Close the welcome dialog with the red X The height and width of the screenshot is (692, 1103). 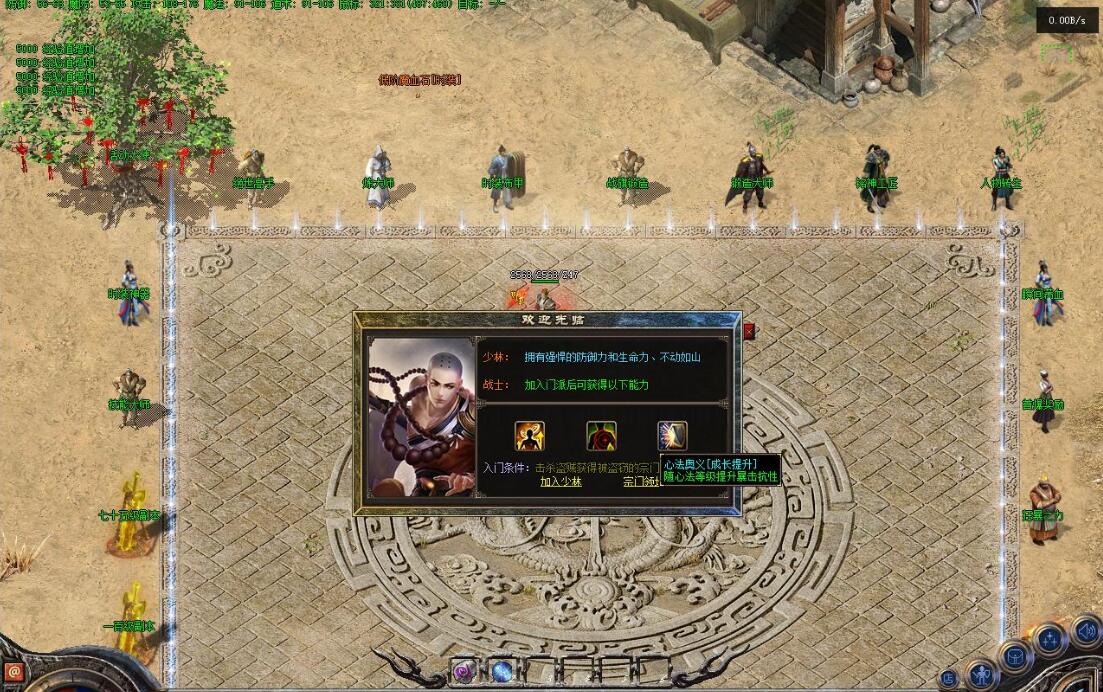(749, 332)
